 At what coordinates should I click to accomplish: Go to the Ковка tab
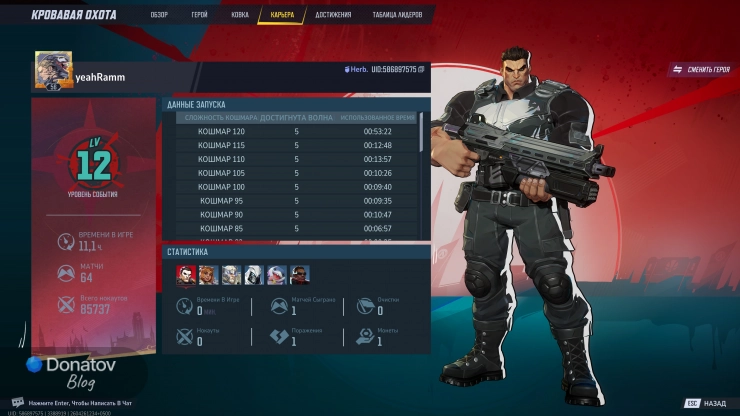238,15
